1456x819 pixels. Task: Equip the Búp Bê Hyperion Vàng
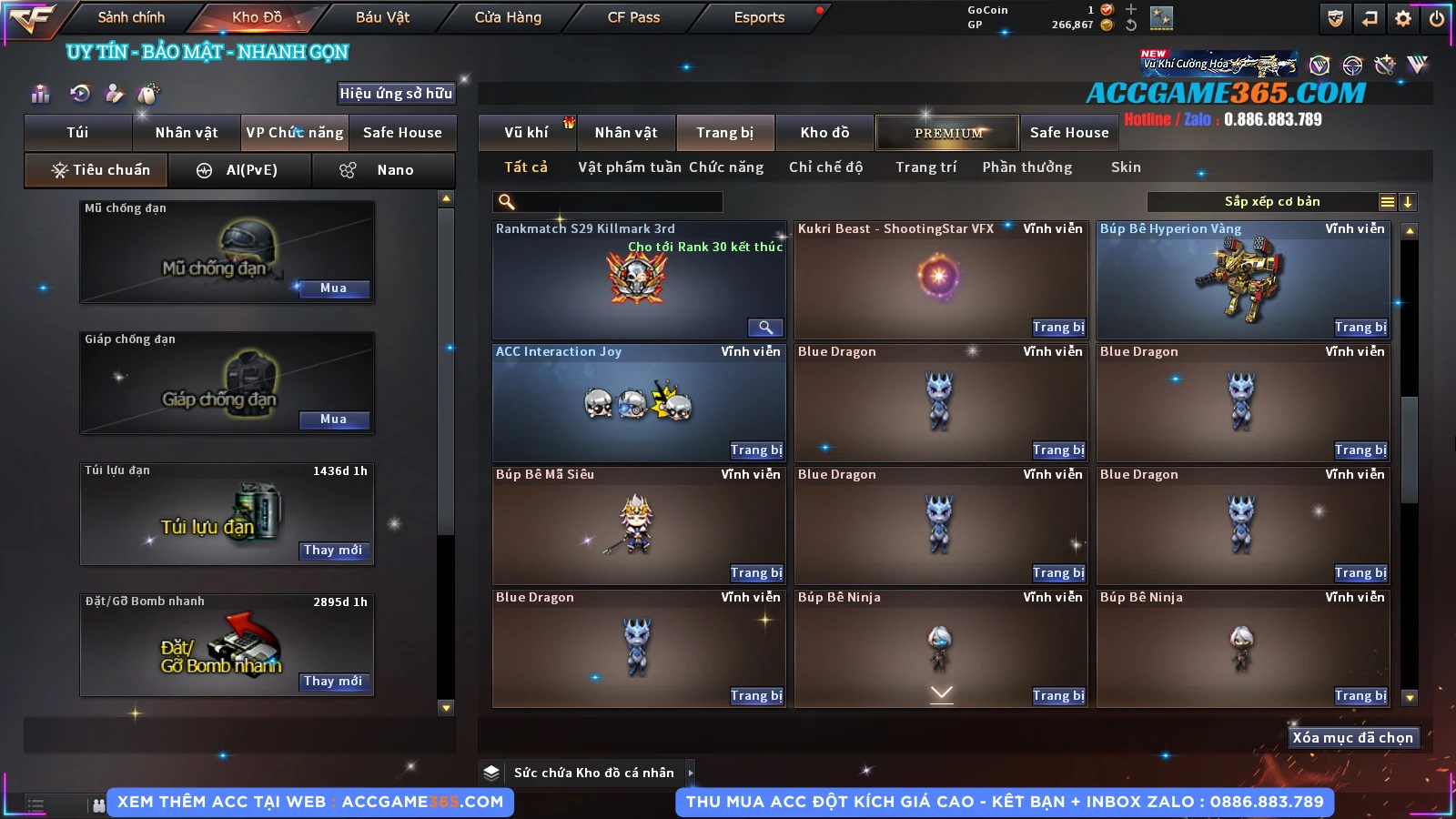[1360, 328]
